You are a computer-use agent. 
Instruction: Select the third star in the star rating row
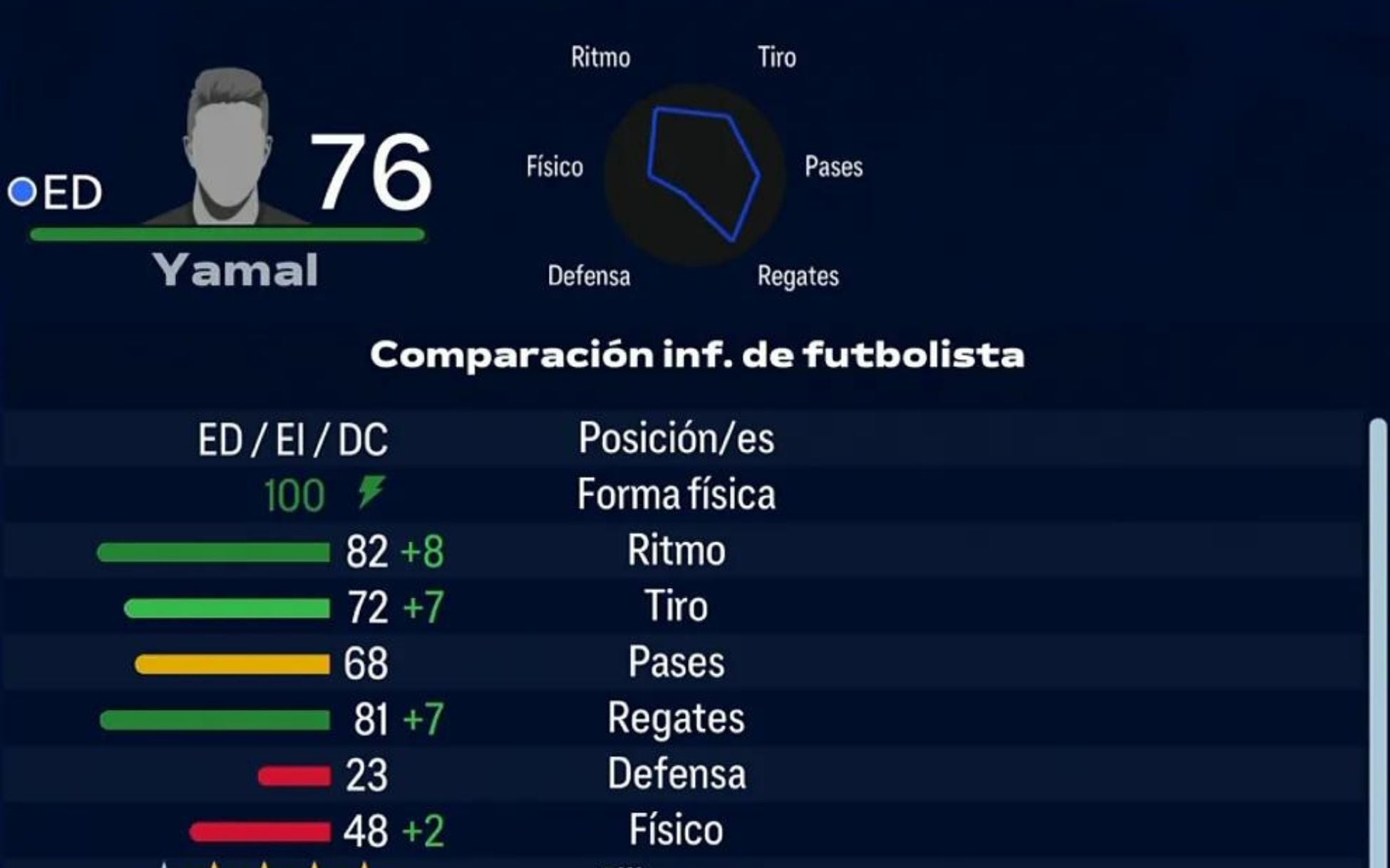265,864
